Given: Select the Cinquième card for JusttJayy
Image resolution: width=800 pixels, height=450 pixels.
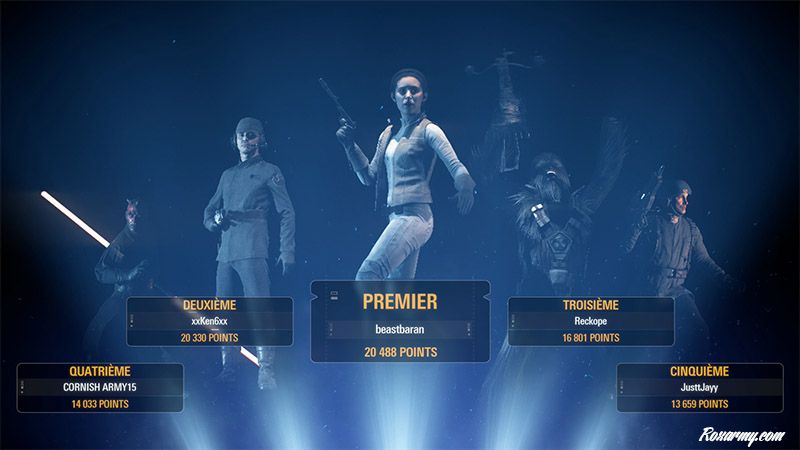Looking at the screenshot, I should coord(699,387).
